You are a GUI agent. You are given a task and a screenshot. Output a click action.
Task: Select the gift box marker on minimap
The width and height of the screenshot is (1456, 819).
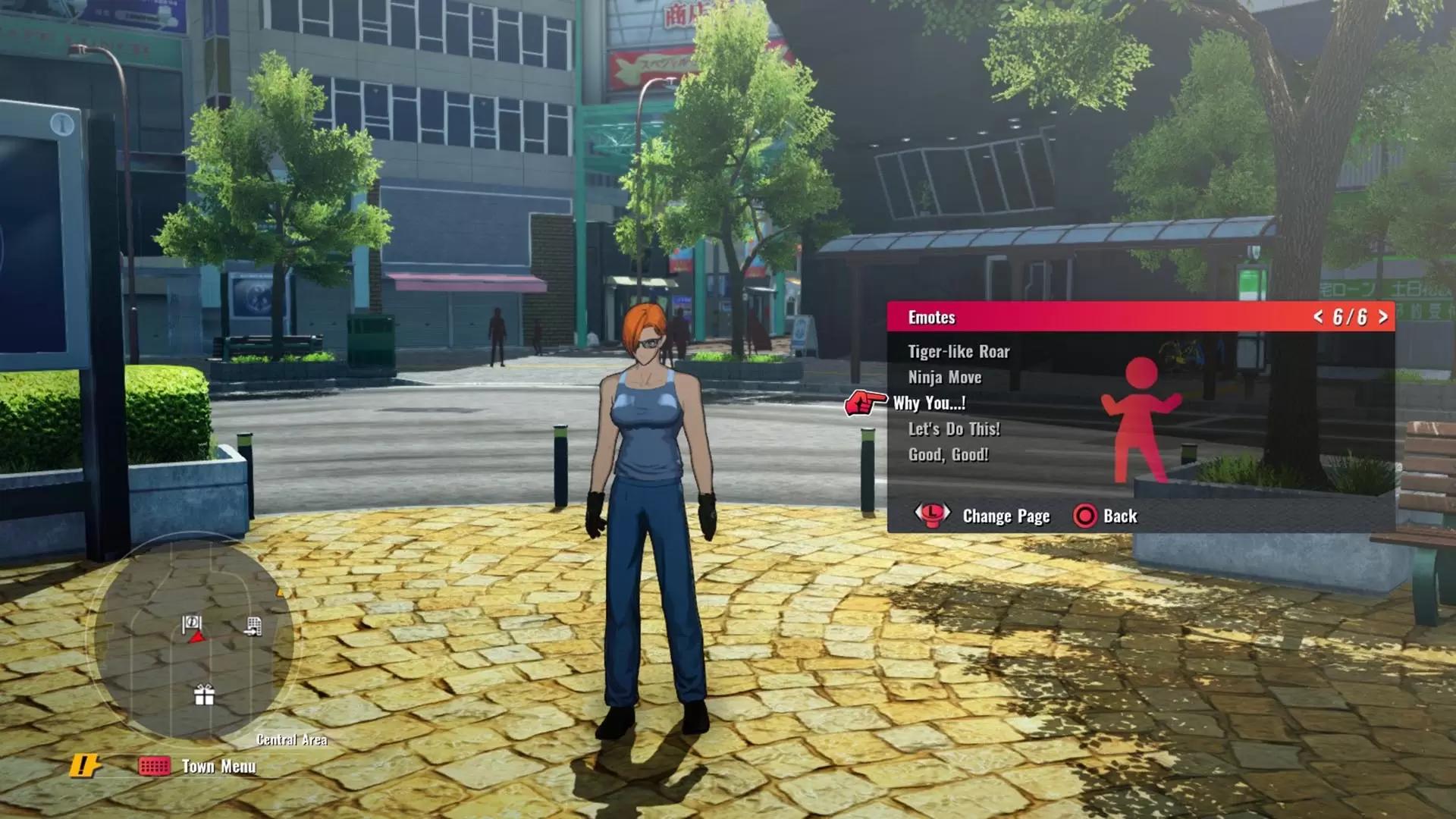204,695
